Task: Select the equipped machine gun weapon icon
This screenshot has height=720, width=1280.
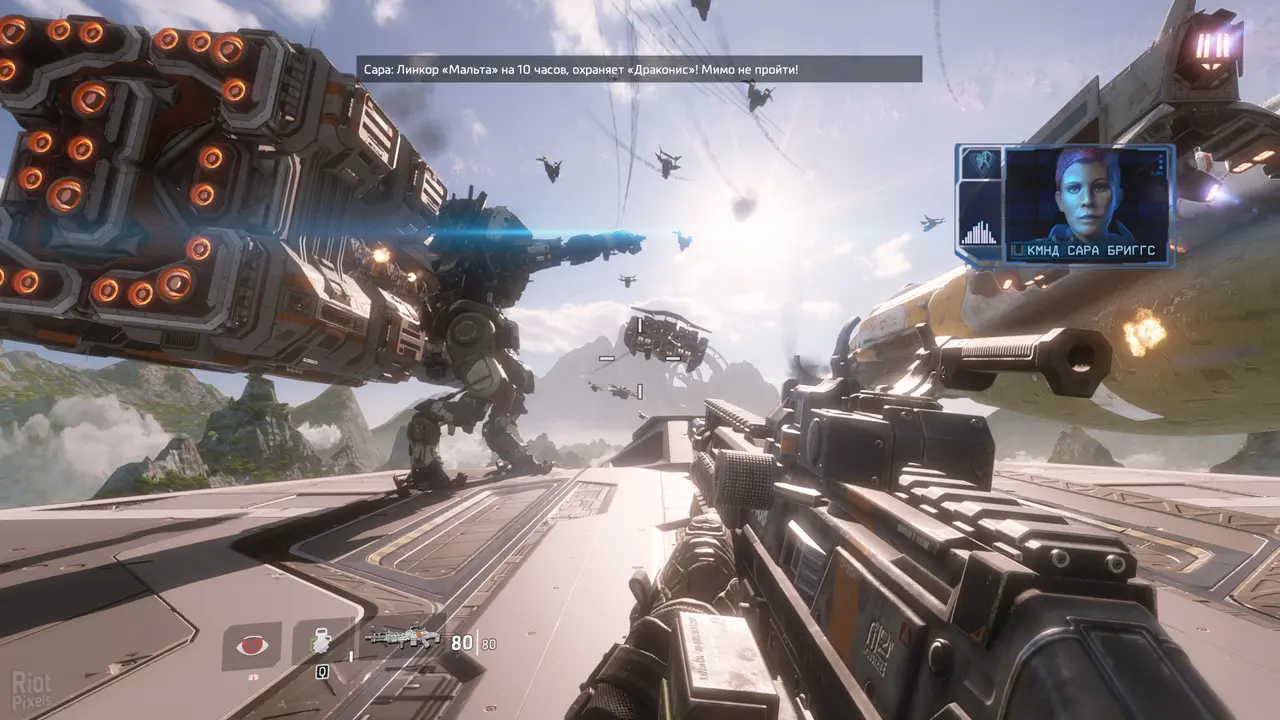Action: 403,637
